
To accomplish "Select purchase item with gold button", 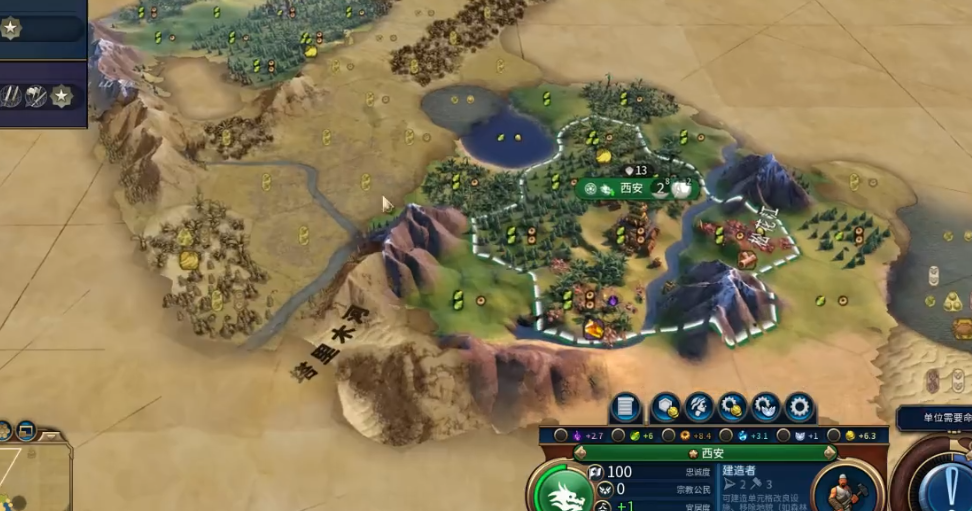I will [x=732, y=408].
